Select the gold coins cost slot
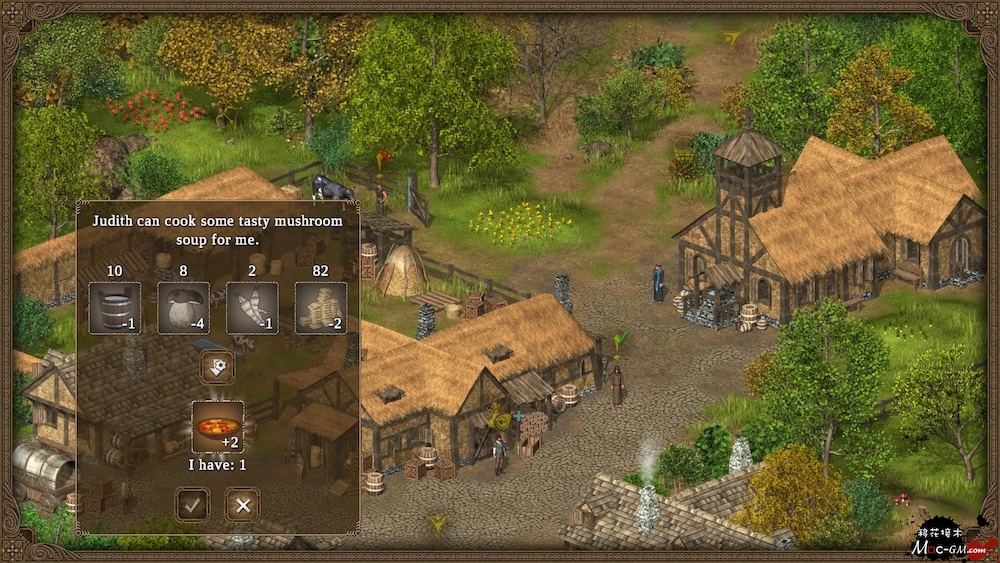This screenshot has width=1000, height=563. pyautogui.click(x=321, y=308)
